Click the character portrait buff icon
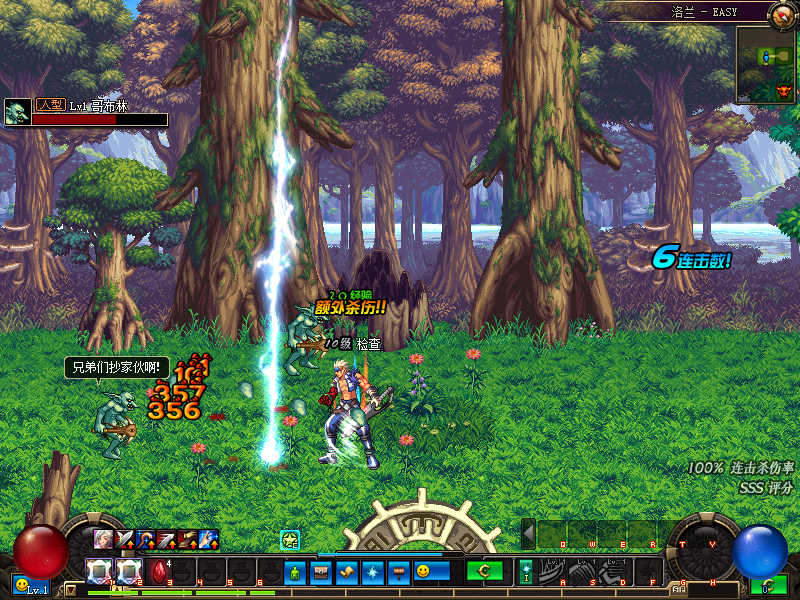The height and width of the screenshot is (600, 800). click(x=103, y=540)
